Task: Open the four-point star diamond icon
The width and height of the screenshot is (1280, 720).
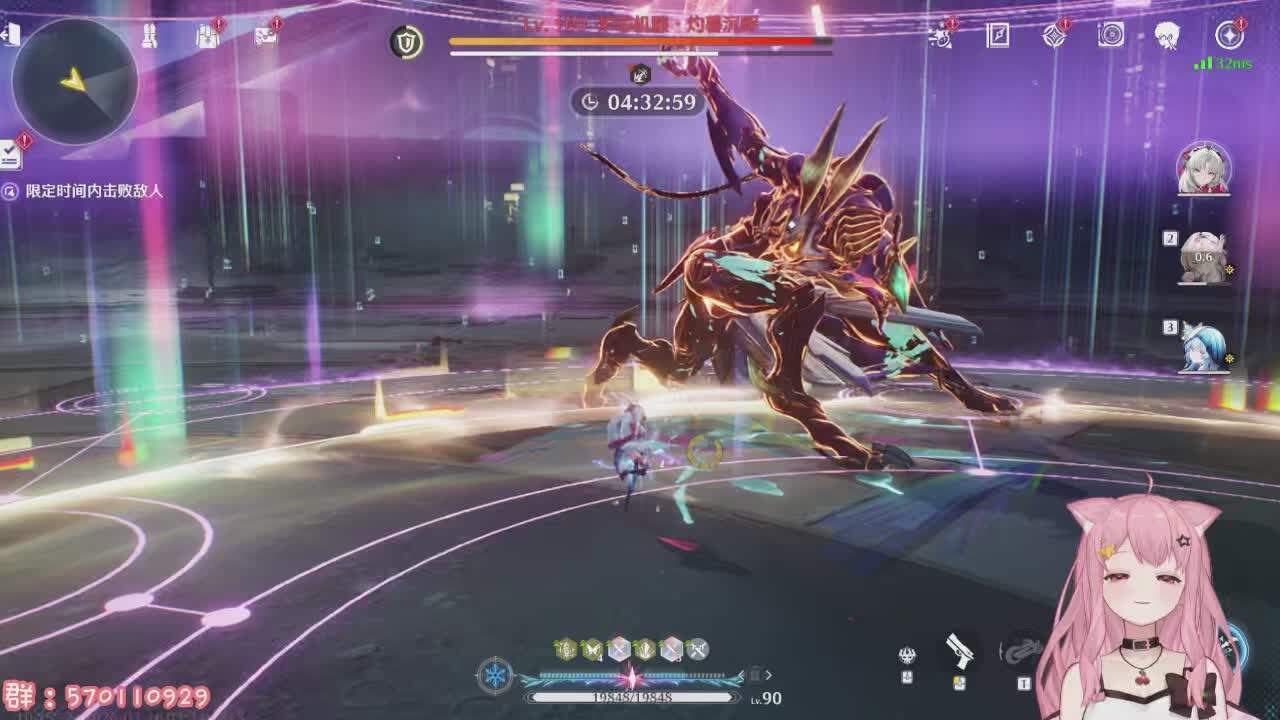Action: (1054, 36)
